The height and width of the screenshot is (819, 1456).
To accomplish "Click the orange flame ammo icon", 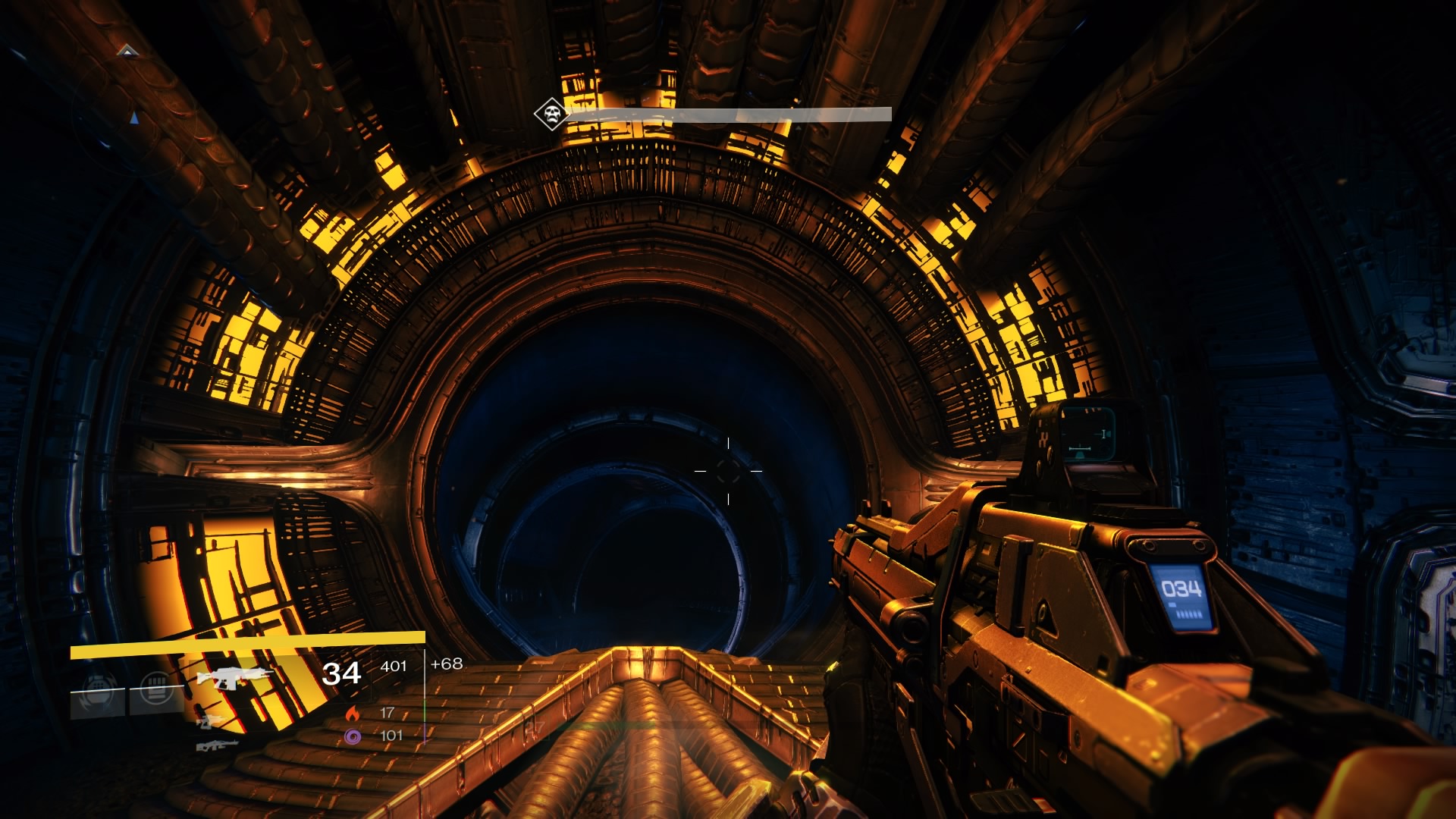I will pyautogui.click(x=352, y=713).
